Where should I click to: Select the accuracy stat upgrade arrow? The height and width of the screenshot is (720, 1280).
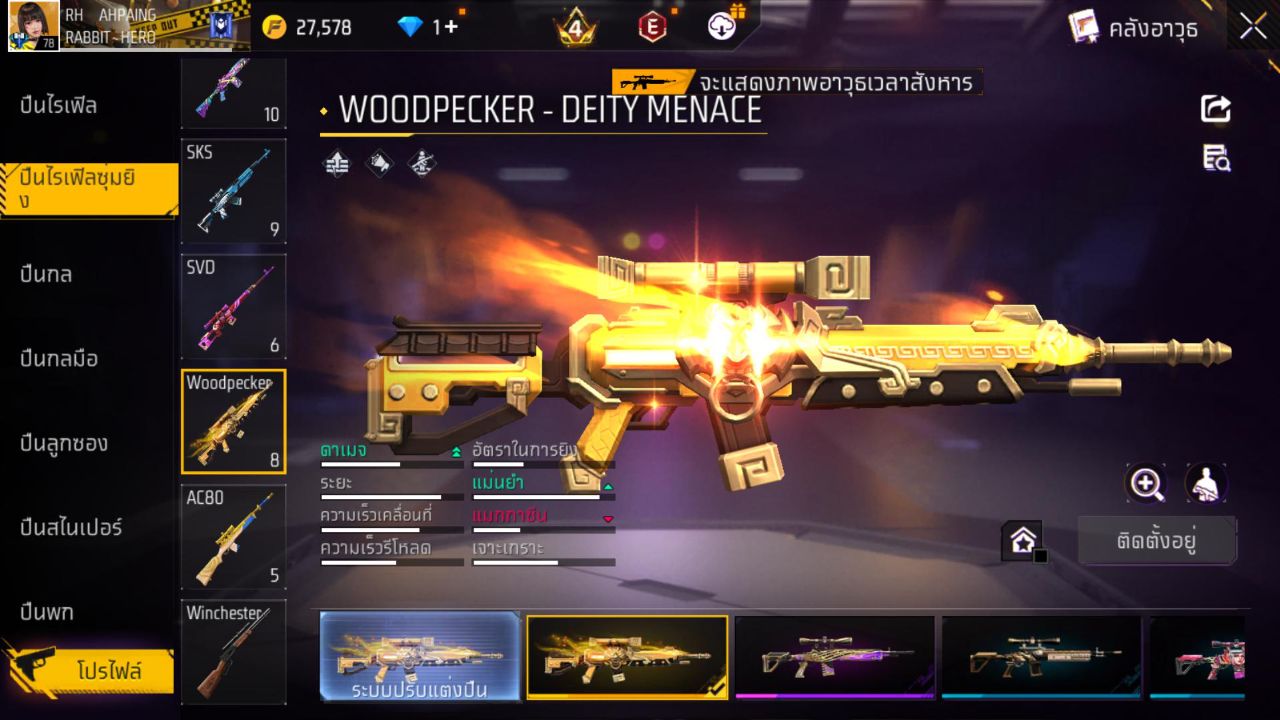(x=607, y=484)
